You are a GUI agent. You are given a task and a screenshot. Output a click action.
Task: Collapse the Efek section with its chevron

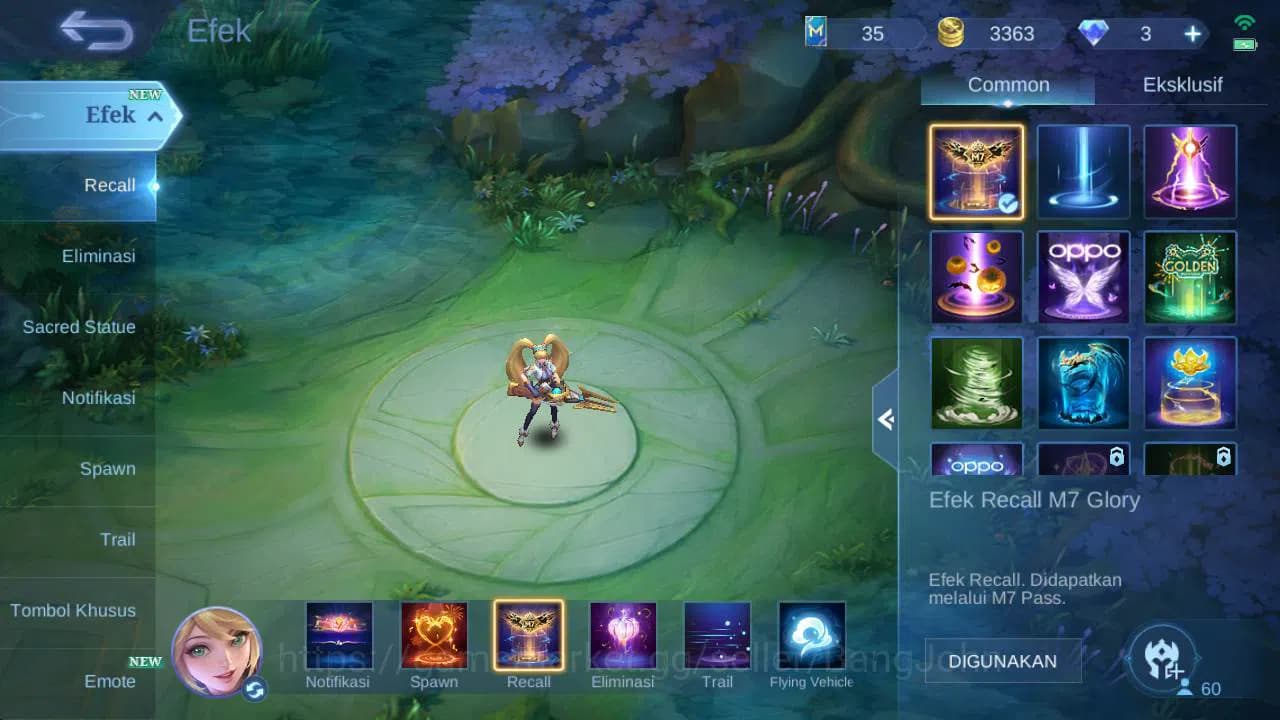click(x=155, y=116)
